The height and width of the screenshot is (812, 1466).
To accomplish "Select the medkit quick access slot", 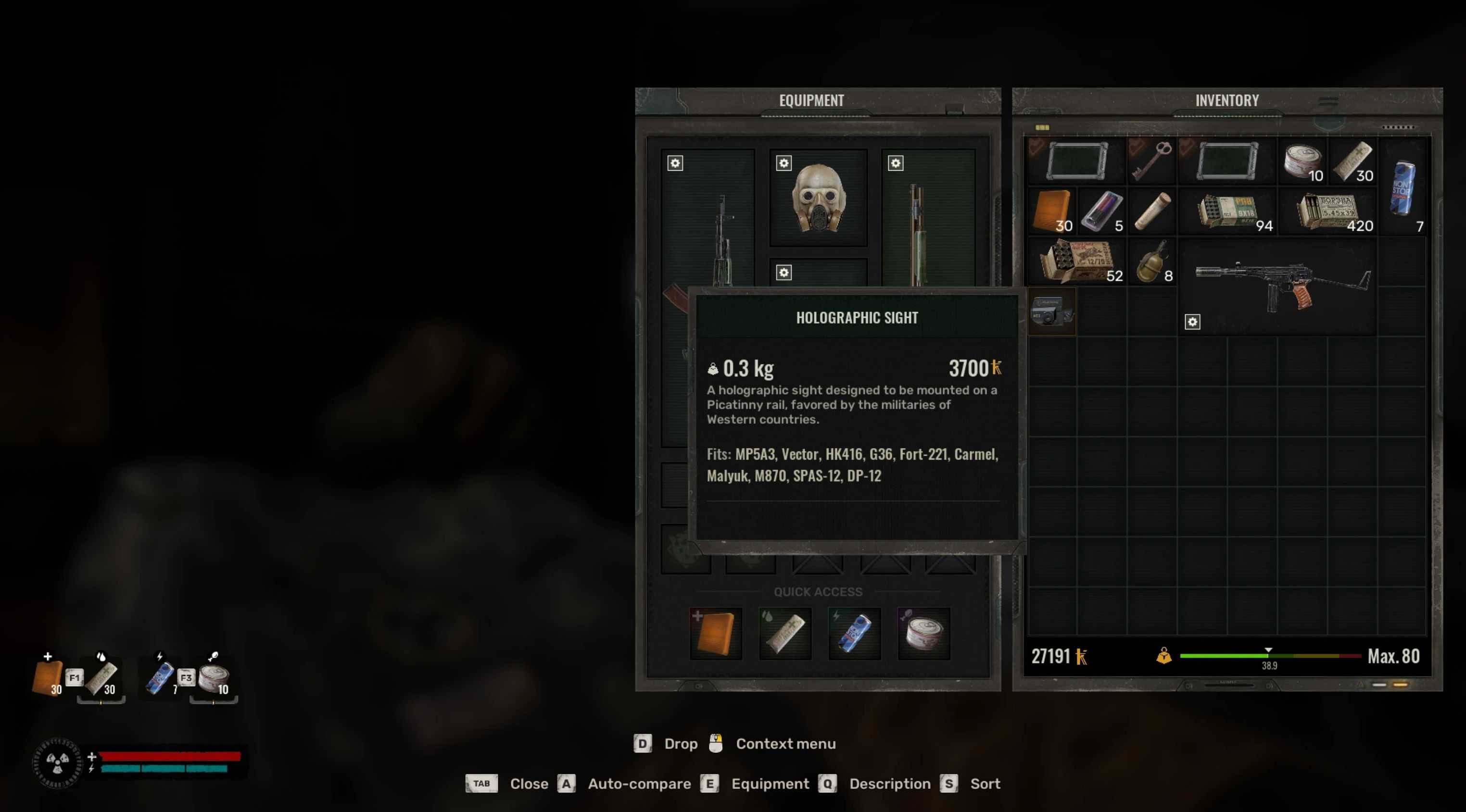I will [x=715, y=633].
